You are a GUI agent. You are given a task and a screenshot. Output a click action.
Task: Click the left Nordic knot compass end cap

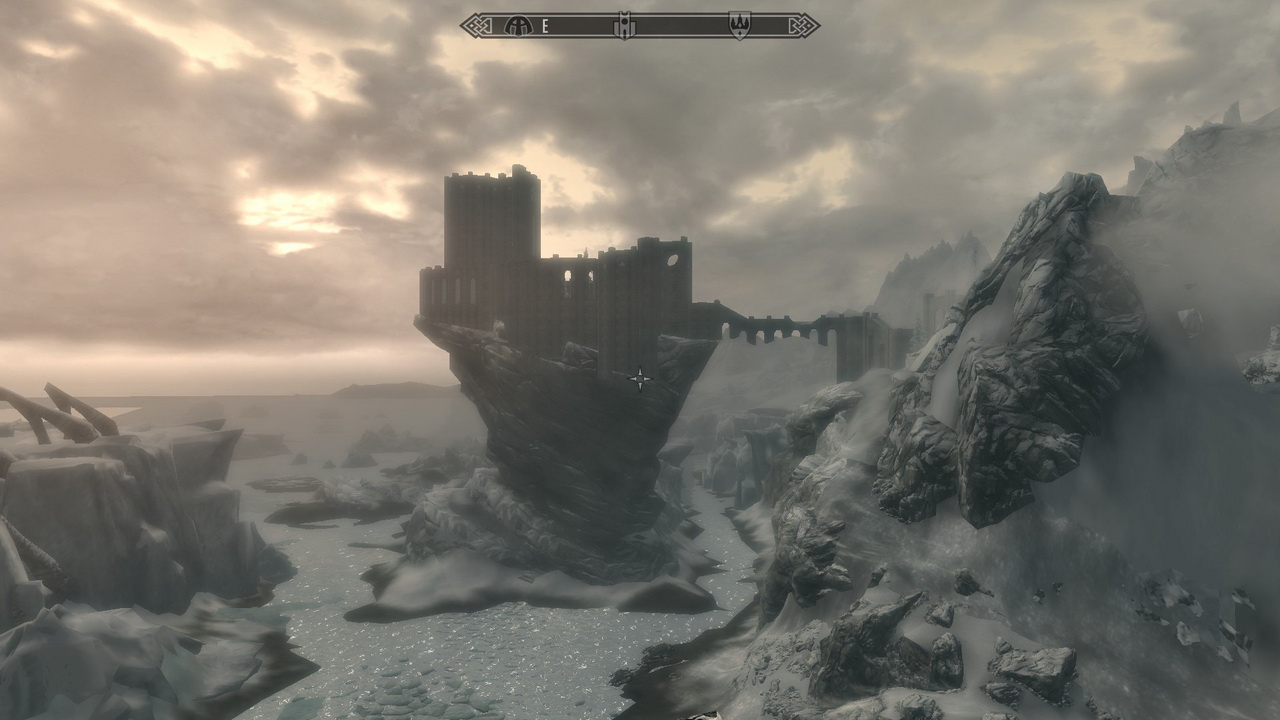tap(476, 24)
